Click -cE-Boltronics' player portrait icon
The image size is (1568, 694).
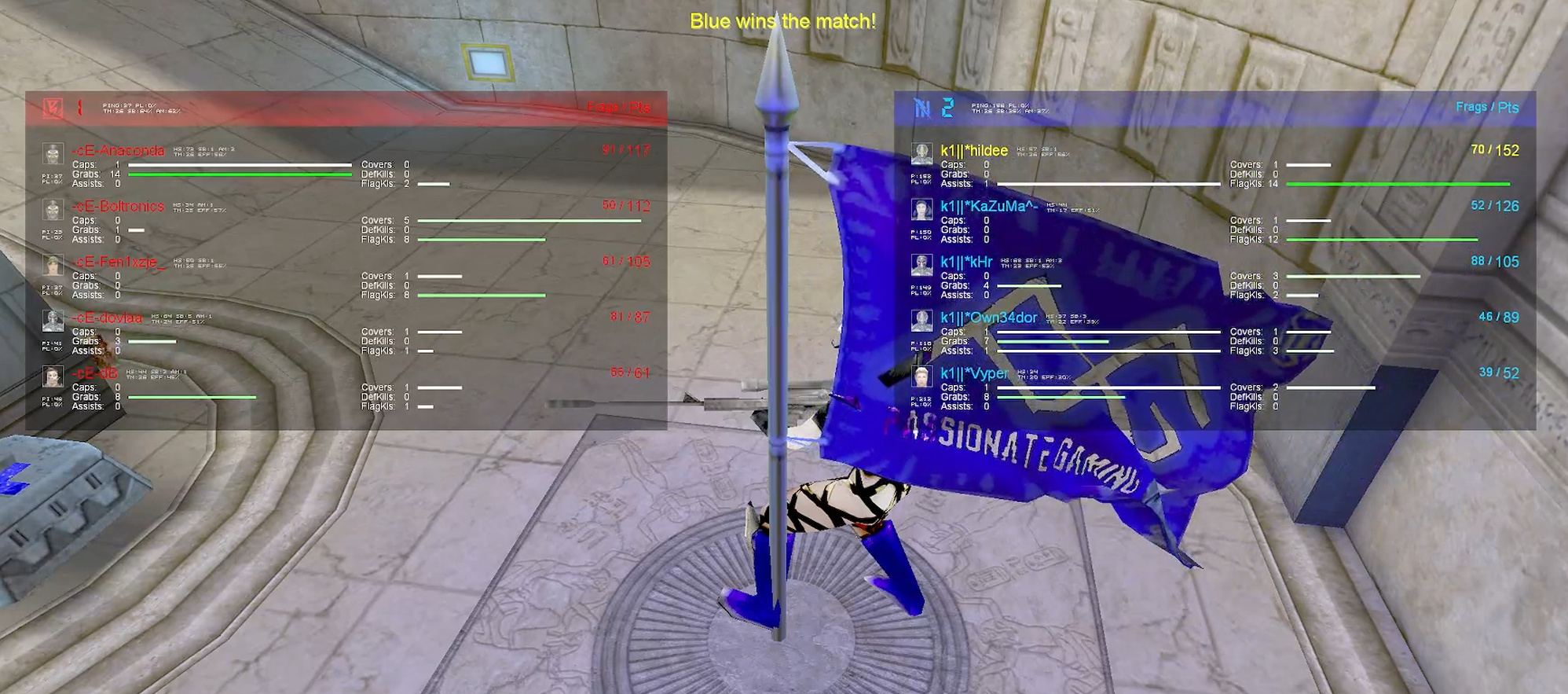pyautogui.click(x=53, y=210)
